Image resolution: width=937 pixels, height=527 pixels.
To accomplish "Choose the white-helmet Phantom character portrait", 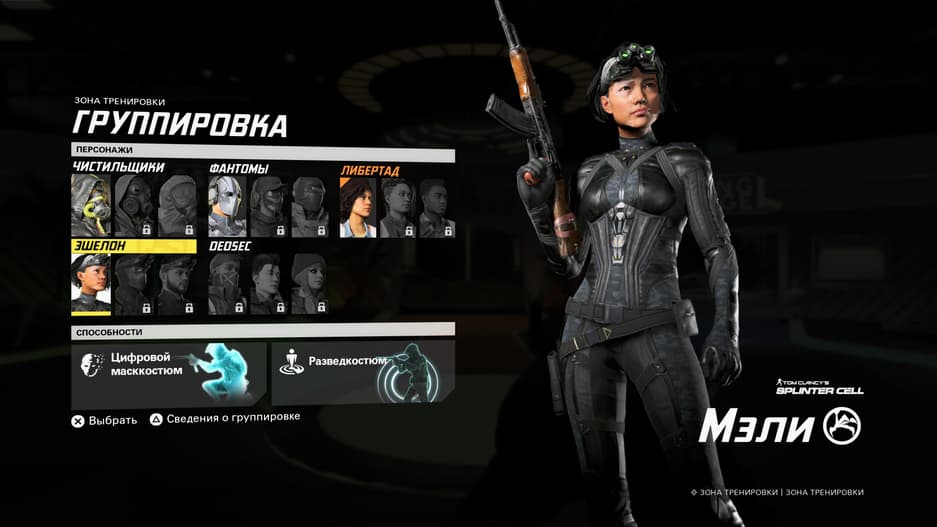I will [227, 207].
